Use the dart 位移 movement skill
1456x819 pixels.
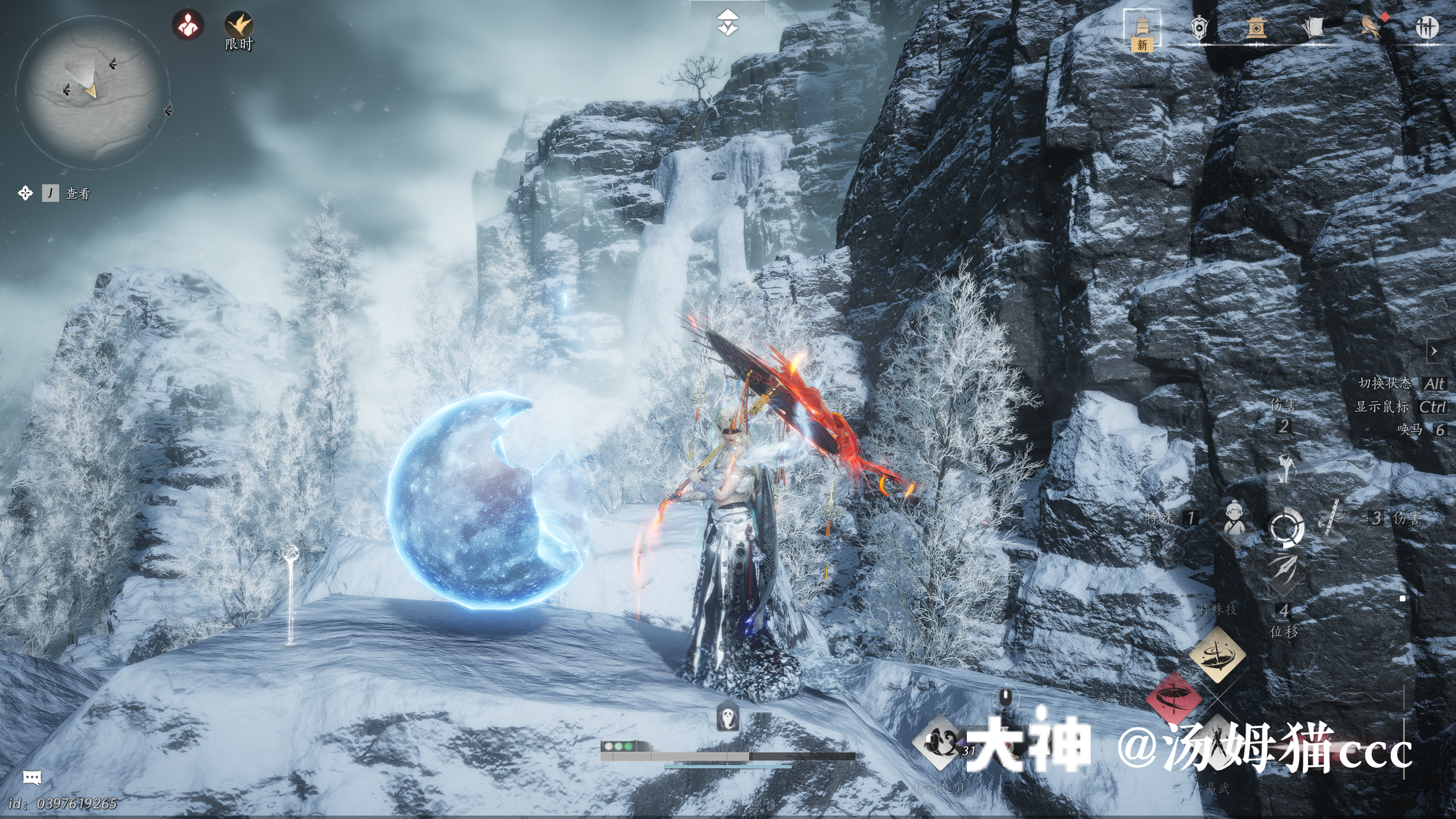point(1284,569)
